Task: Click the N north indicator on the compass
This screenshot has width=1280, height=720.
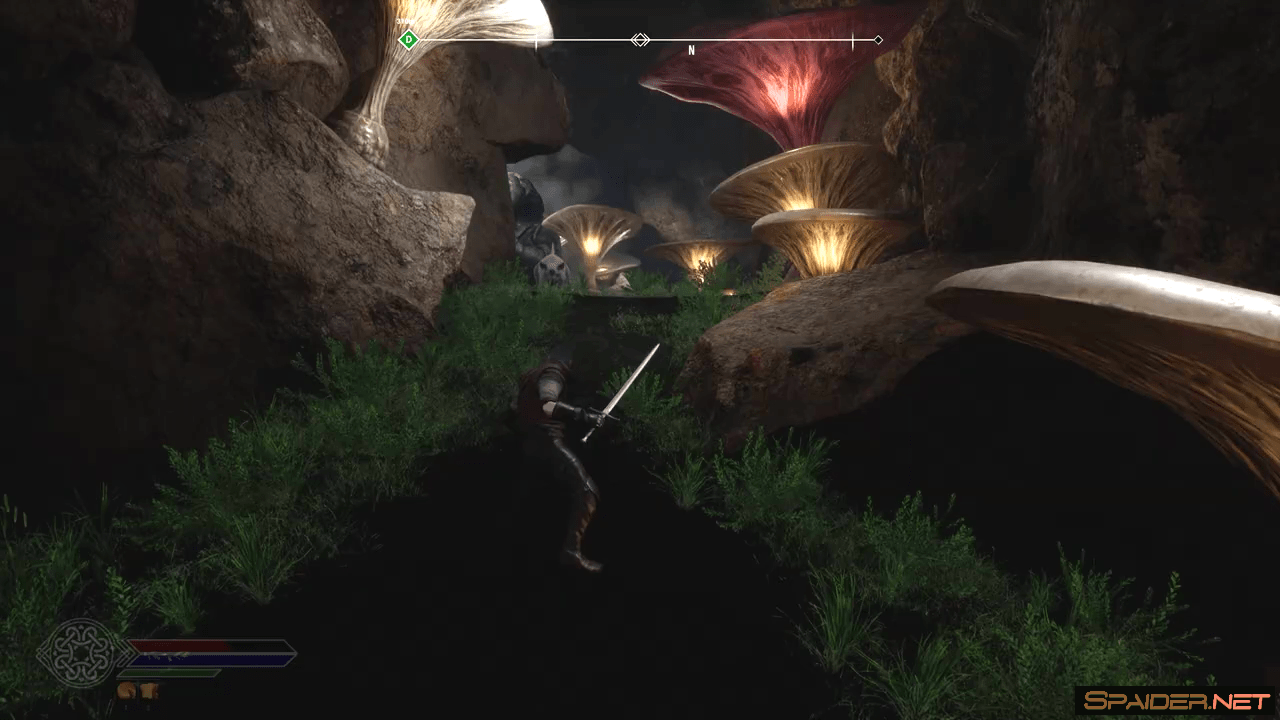Action: (x=691, y=50)
